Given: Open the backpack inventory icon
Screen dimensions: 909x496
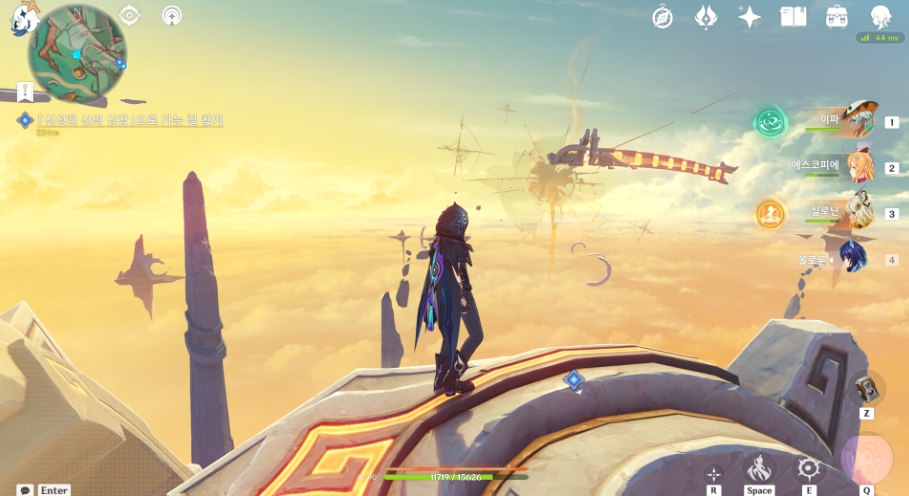Looking at the screenshot, I should 837,16.
